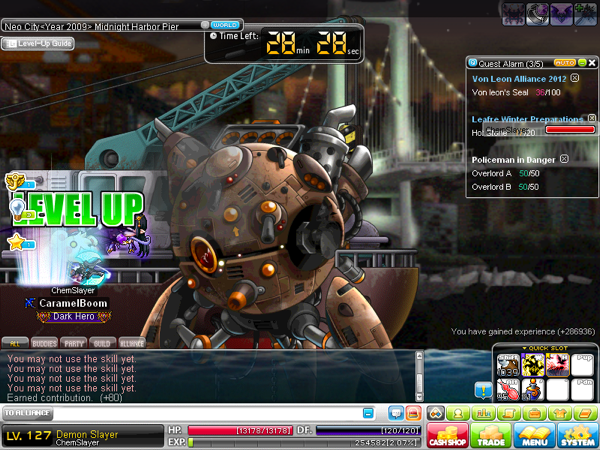Open the System menu

[577, 435]
